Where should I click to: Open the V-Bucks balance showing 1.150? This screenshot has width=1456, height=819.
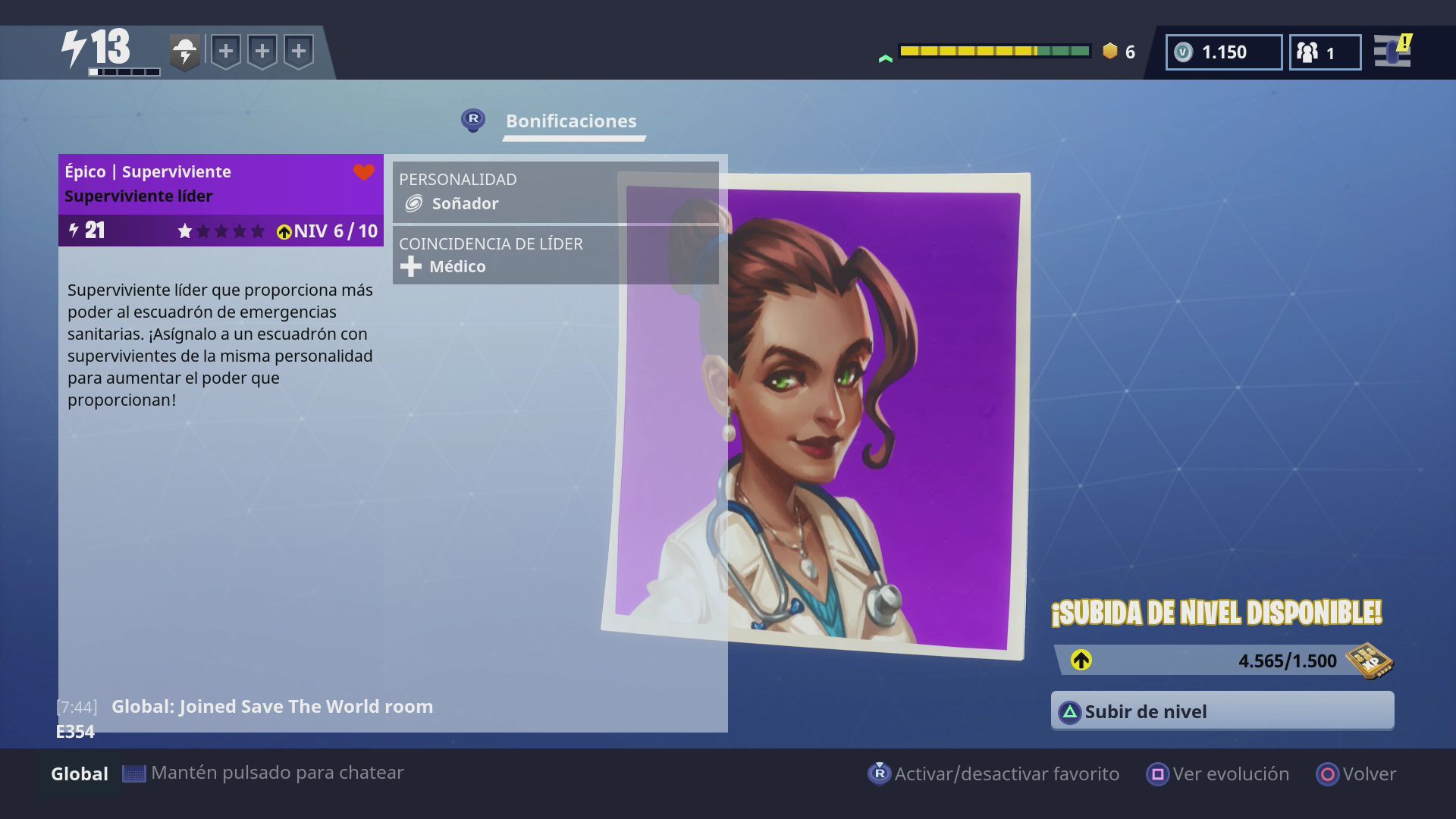[1223, 52]
